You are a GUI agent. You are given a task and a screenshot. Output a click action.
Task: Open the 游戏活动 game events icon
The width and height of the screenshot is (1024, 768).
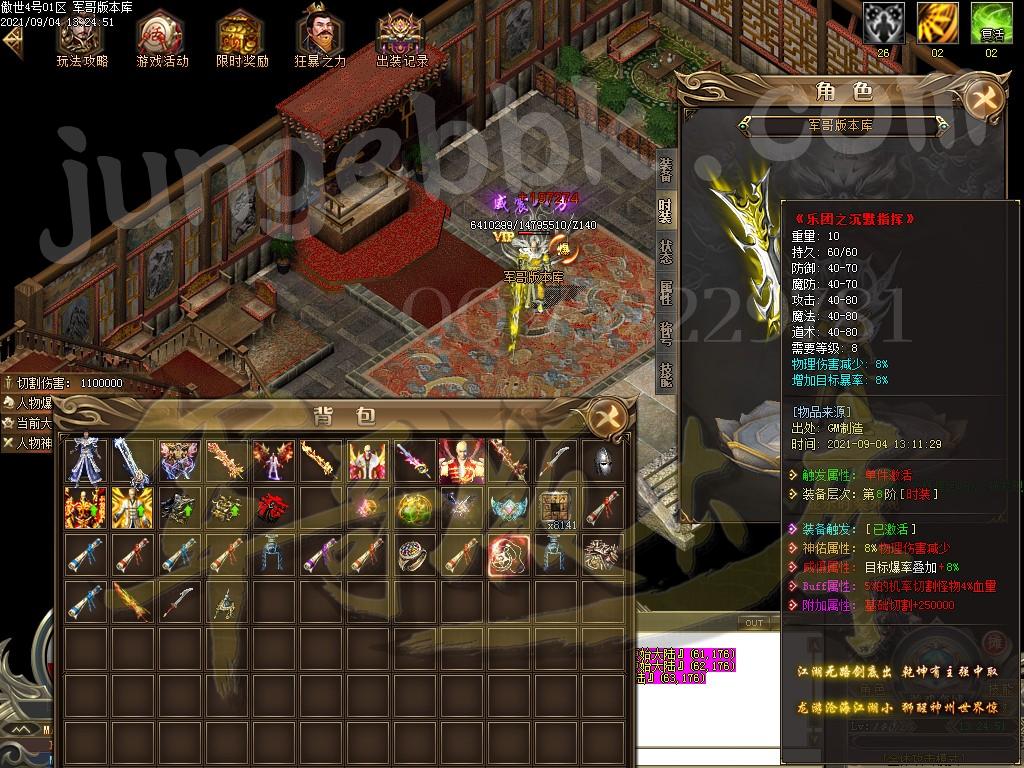[162, 38]
